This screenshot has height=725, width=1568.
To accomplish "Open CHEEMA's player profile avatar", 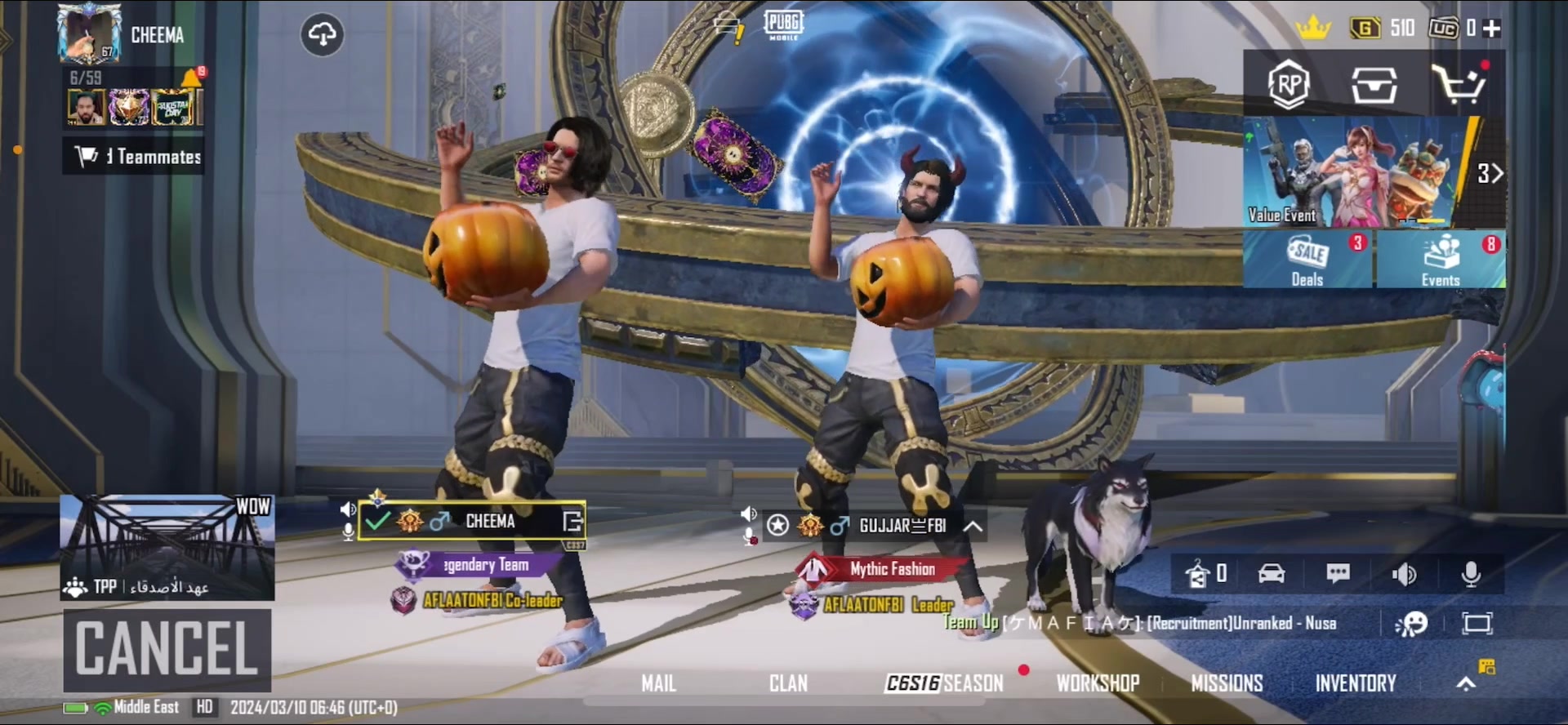I will point(90,34).
